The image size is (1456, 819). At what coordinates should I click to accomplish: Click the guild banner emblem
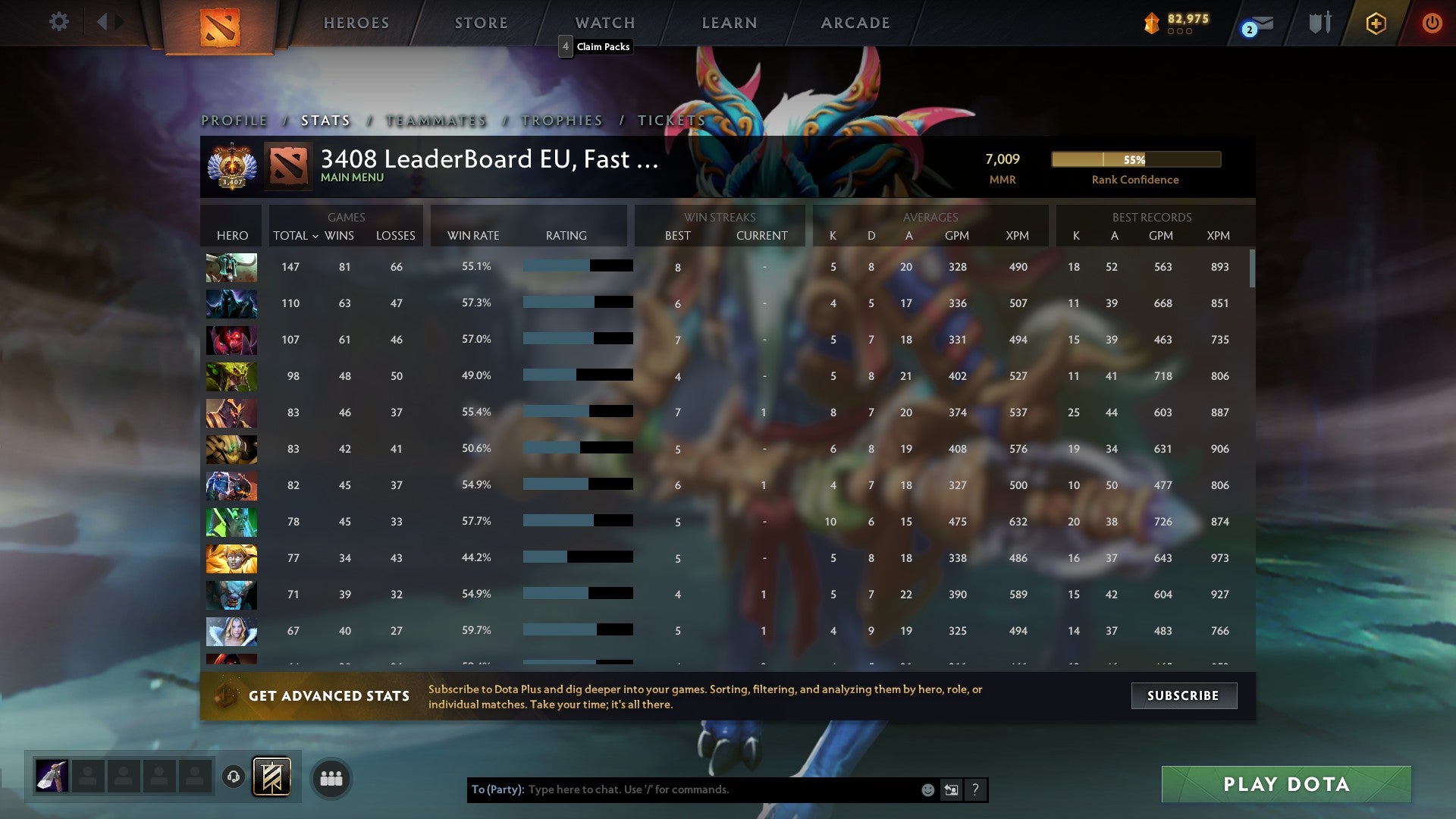(270, 777)
